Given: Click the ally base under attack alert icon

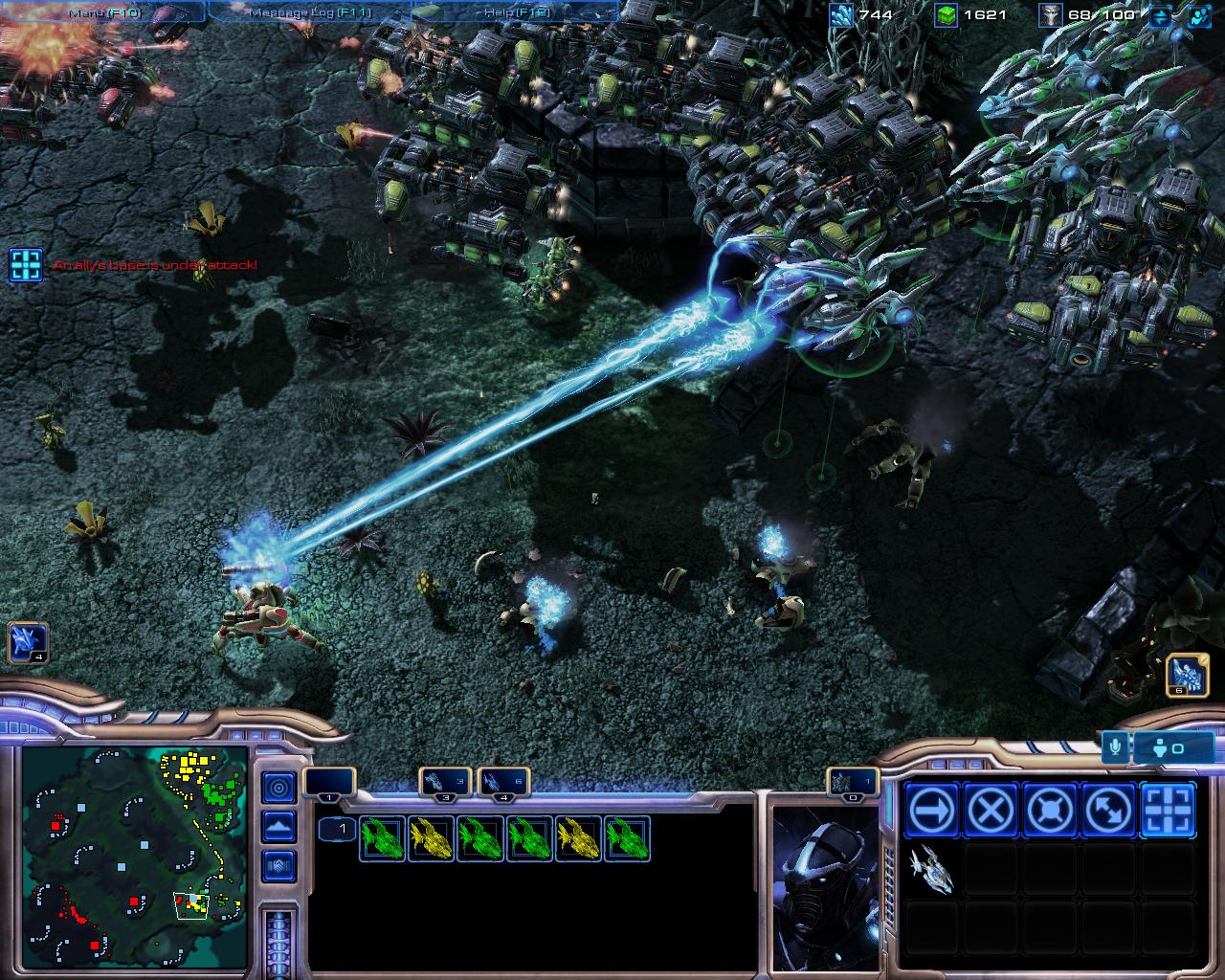Looking at the screenshot, I should 26,264.
